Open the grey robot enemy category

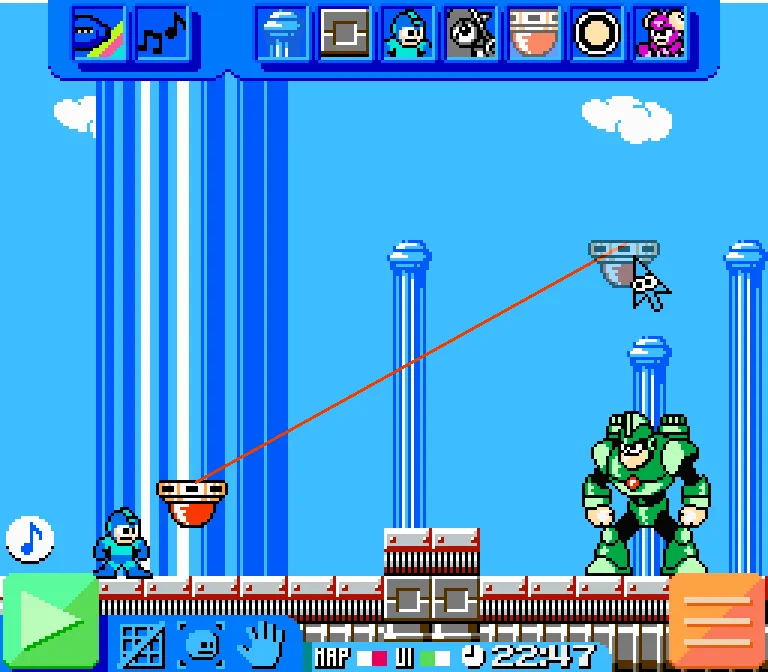470,34
